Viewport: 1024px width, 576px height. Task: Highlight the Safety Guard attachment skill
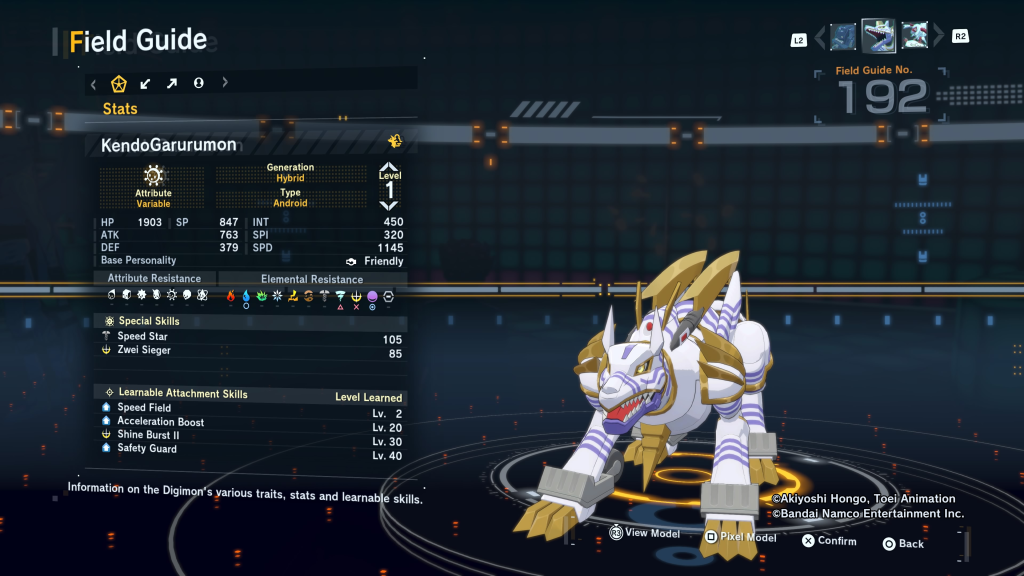click(250, 449)
